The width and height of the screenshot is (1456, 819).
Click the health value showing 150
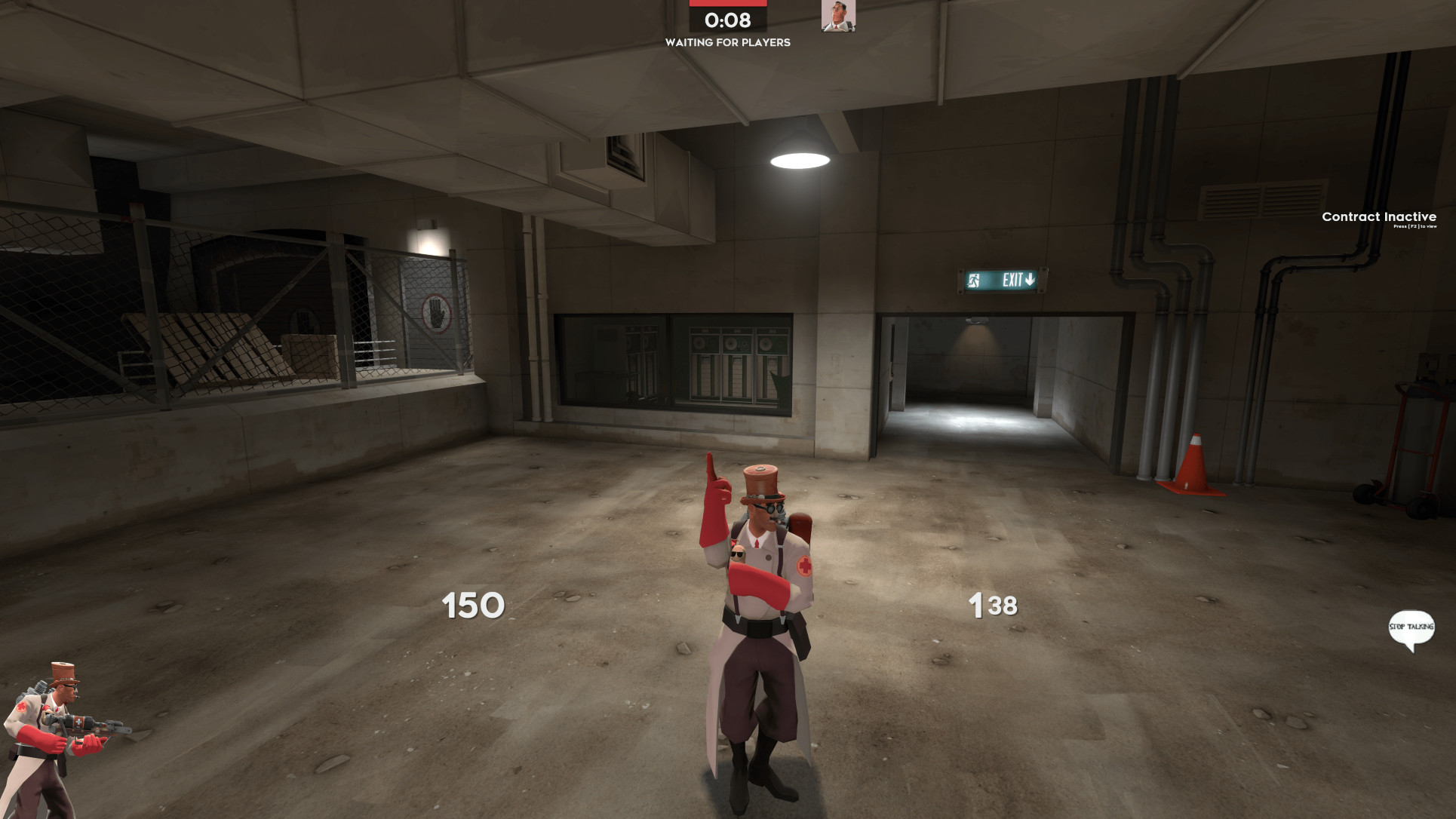(470, 604)
